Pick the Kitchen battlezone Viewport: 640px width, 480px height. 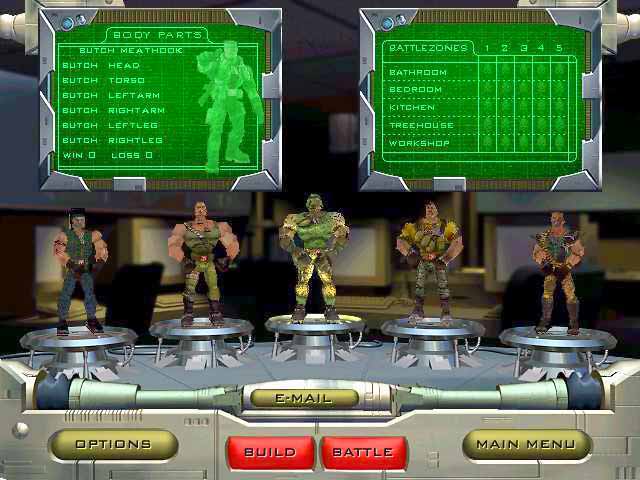(412, 107)
